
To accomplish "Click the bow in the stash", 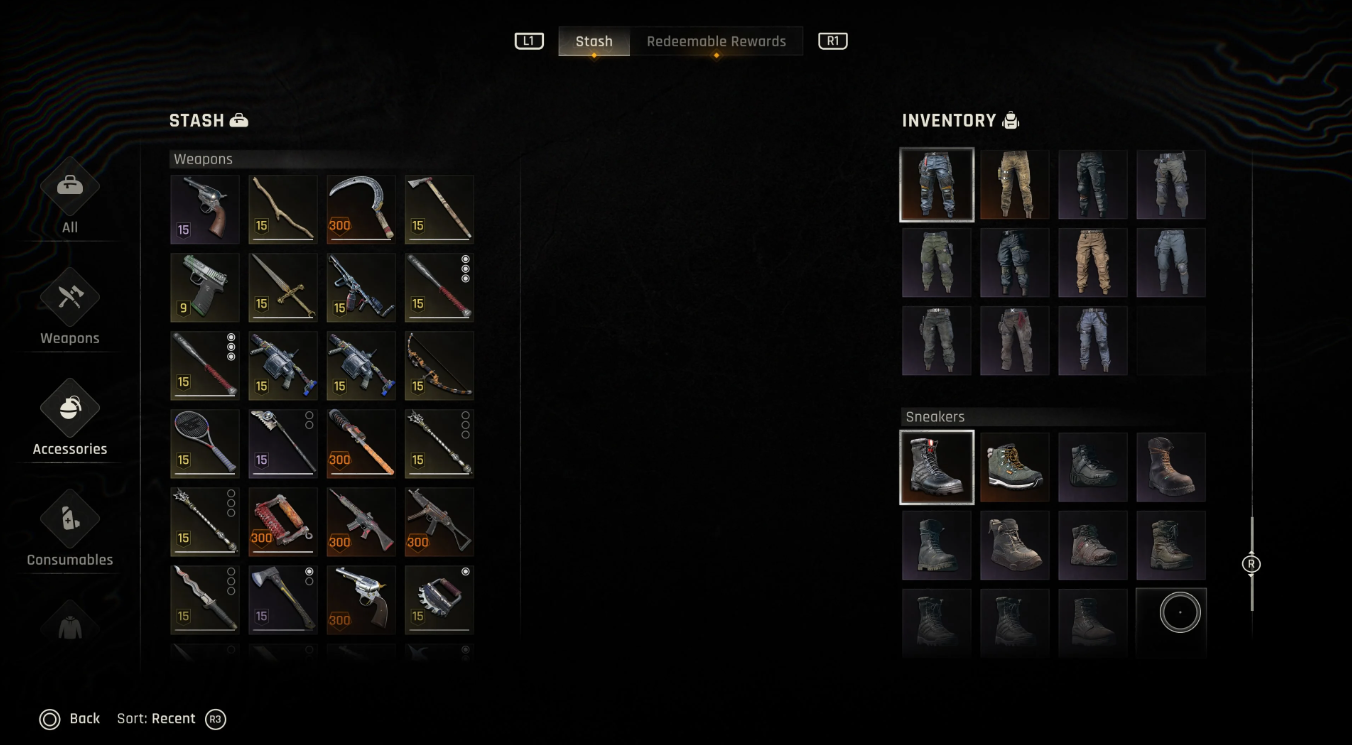I will [x=439, y=366].
